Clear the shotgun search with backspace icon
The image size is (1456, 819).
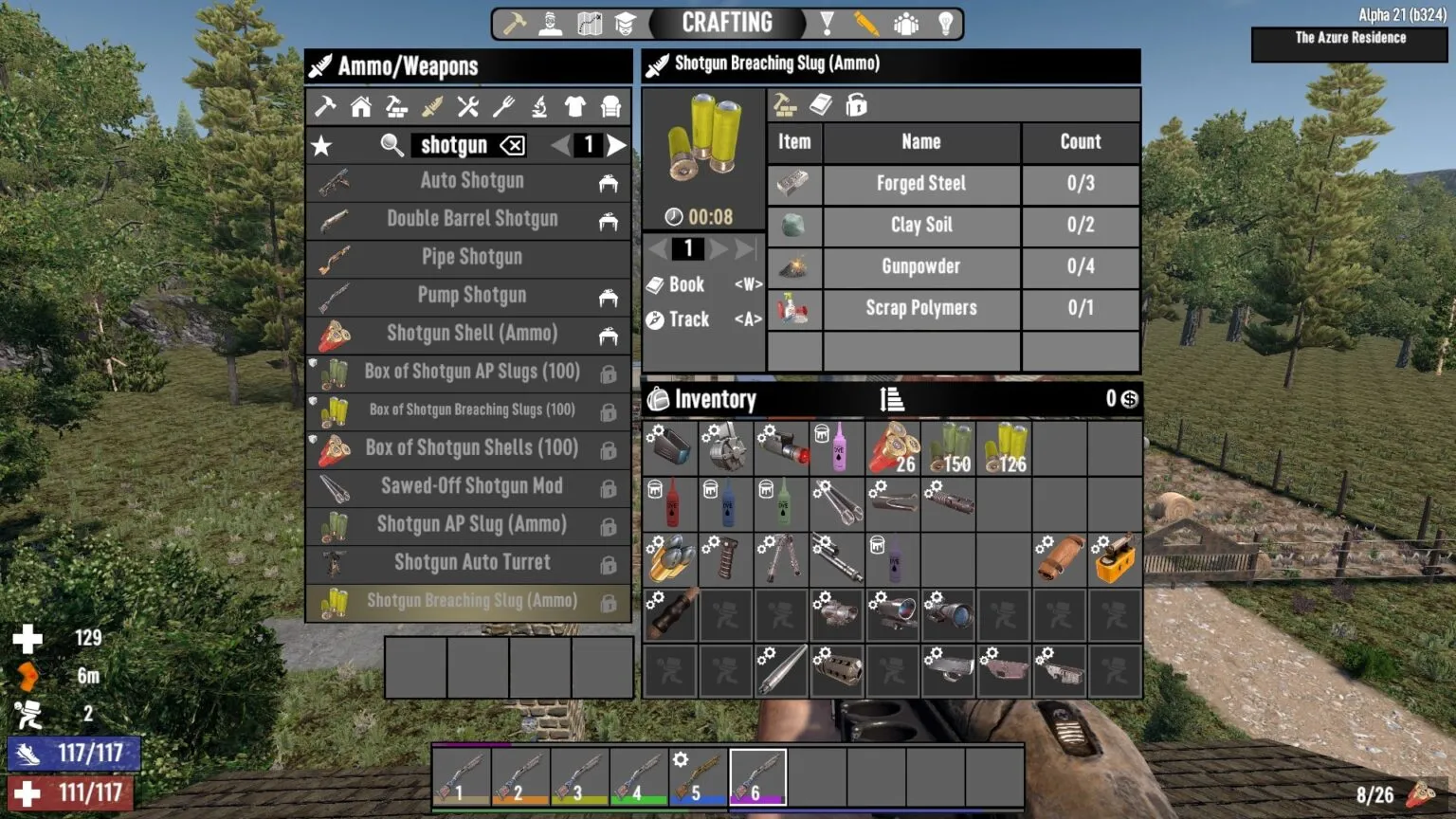[510, 145]
